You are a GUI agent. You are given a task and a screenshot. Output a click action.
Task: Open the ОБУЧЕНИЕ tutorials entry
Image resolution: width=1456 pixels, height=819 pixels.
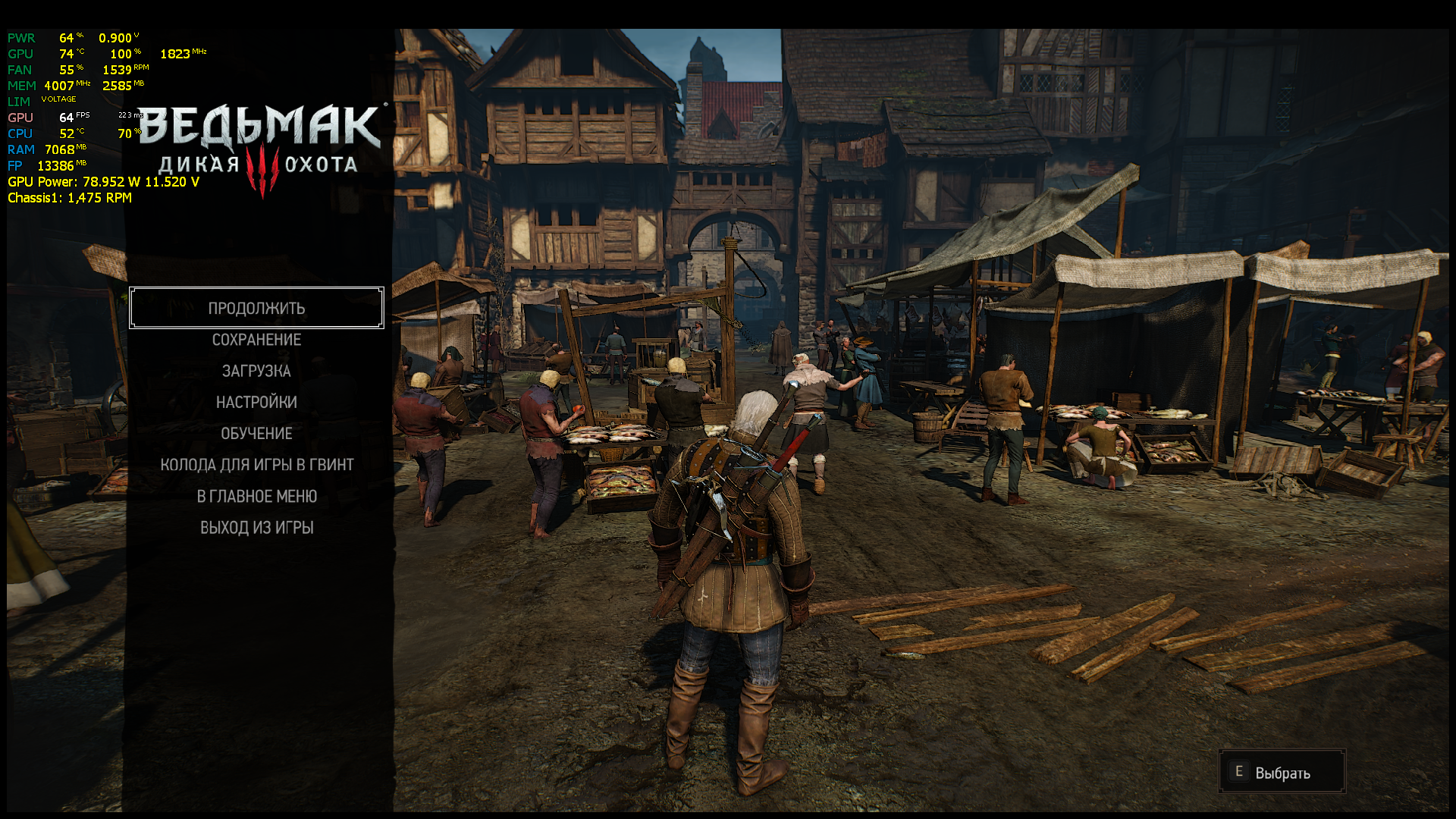point(256,434)
